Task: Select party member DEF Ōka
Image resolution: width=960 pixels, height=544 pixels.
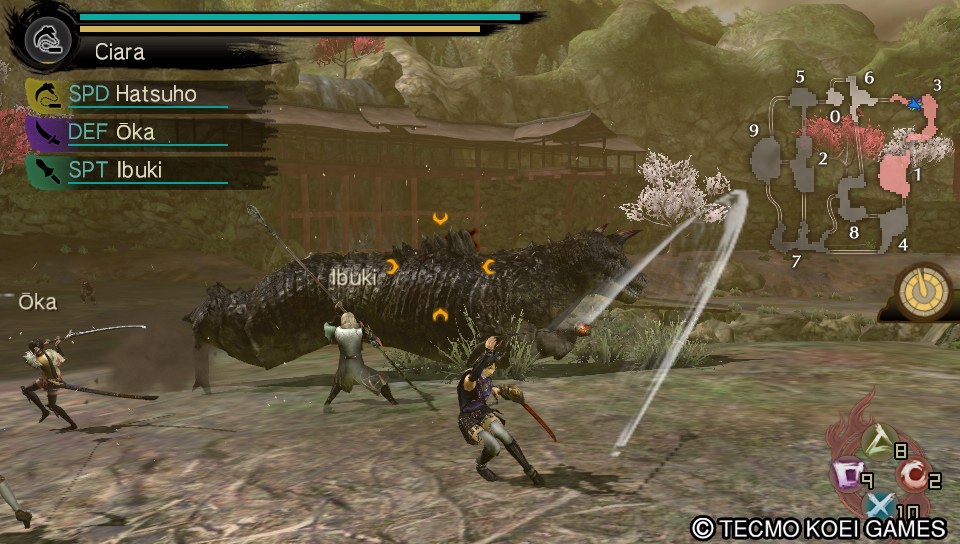Action: [x=112, y=132]
